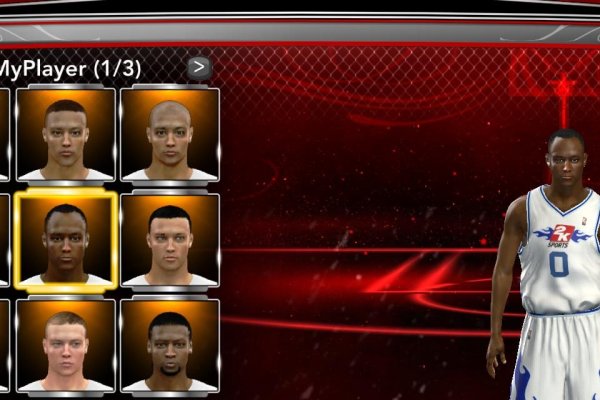The width and height of the screenshot is (600, 400).
Task: Choose the top-row face left of the bald one
Action: click(65, 134)
